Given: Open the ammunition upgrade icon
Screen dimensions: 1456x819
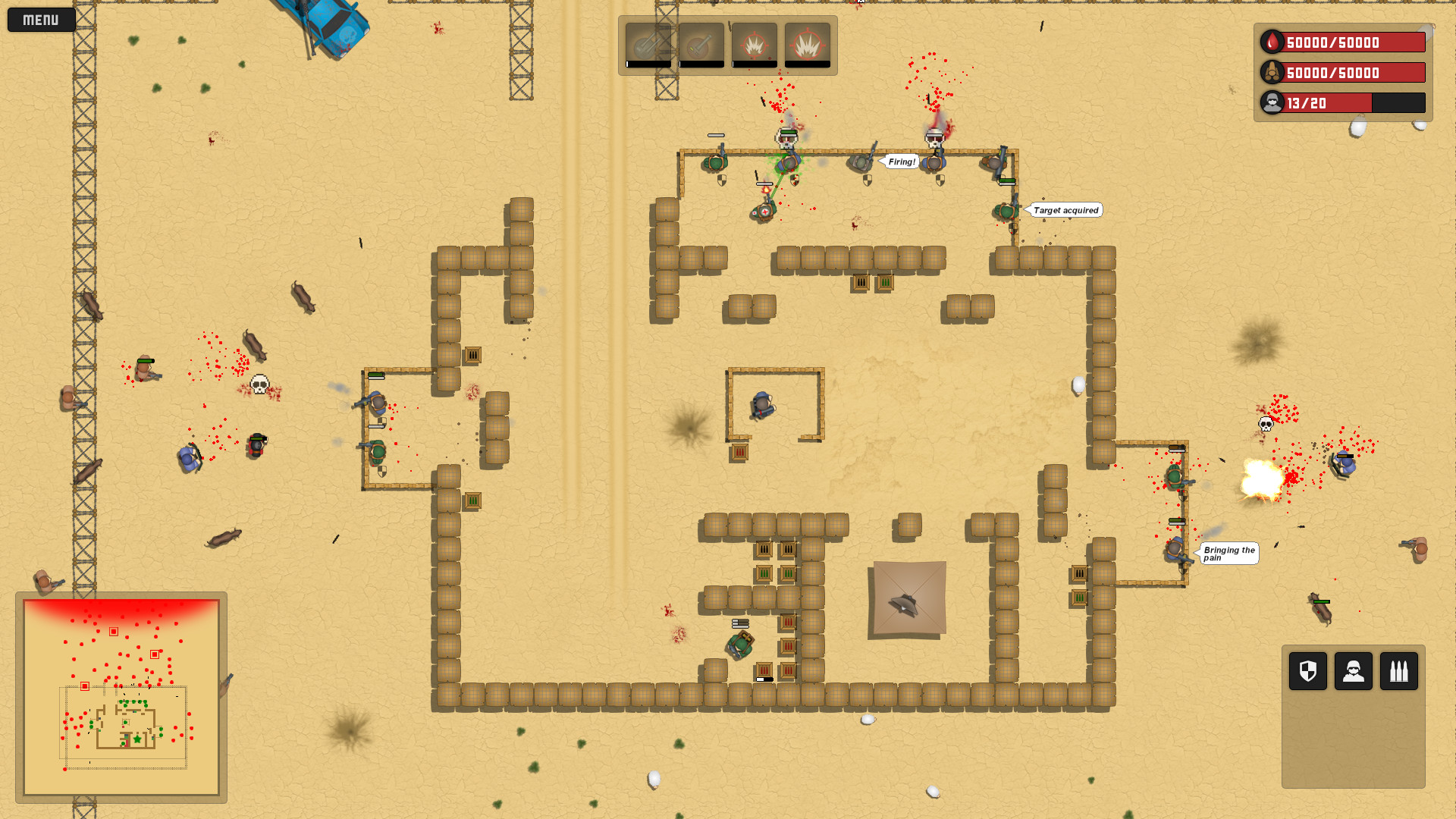Looking at the screenshot, I should click(x=1399, y=671).
